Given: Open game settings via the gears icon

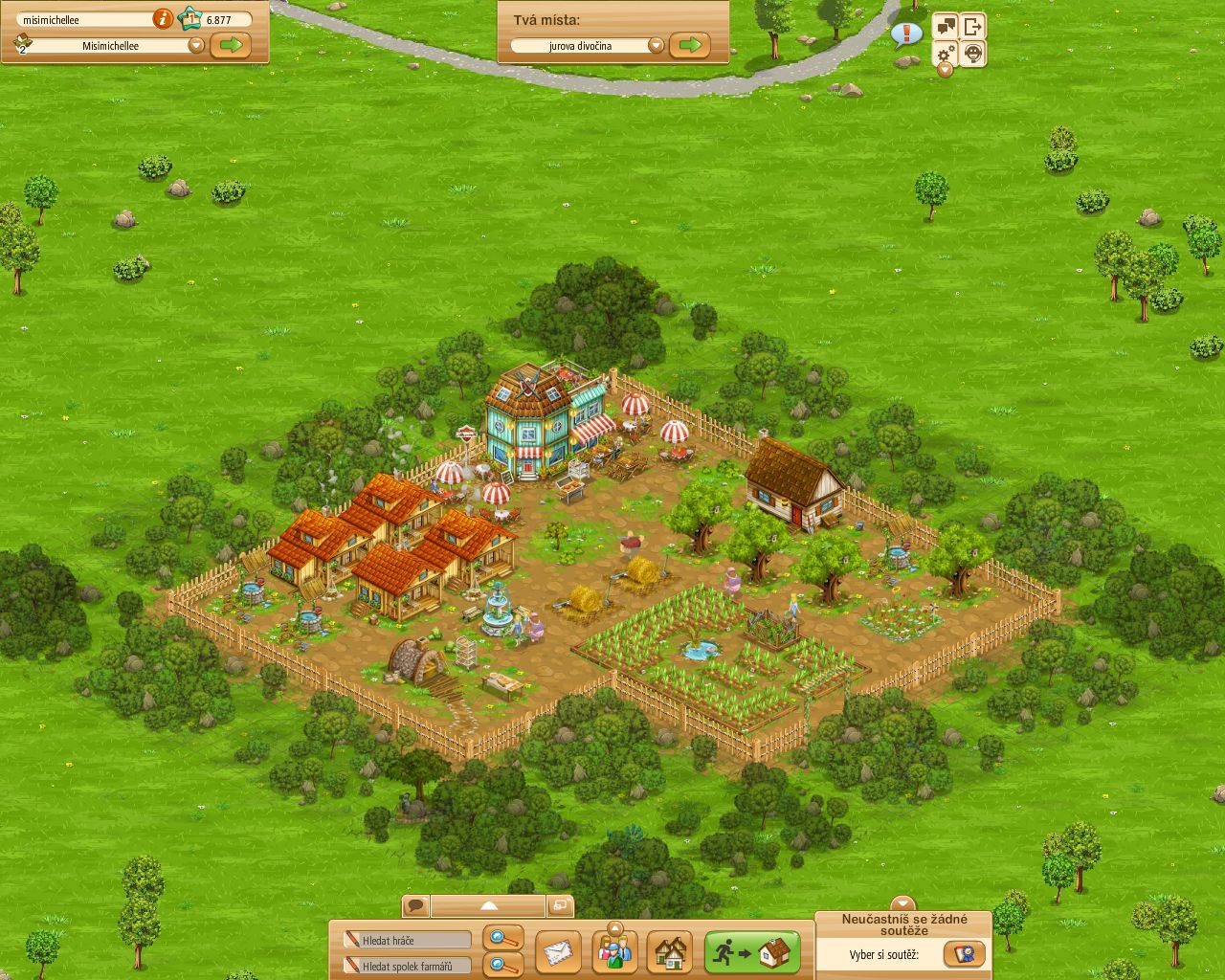Looking at the screenshot, I should click(x=945, y=55).
